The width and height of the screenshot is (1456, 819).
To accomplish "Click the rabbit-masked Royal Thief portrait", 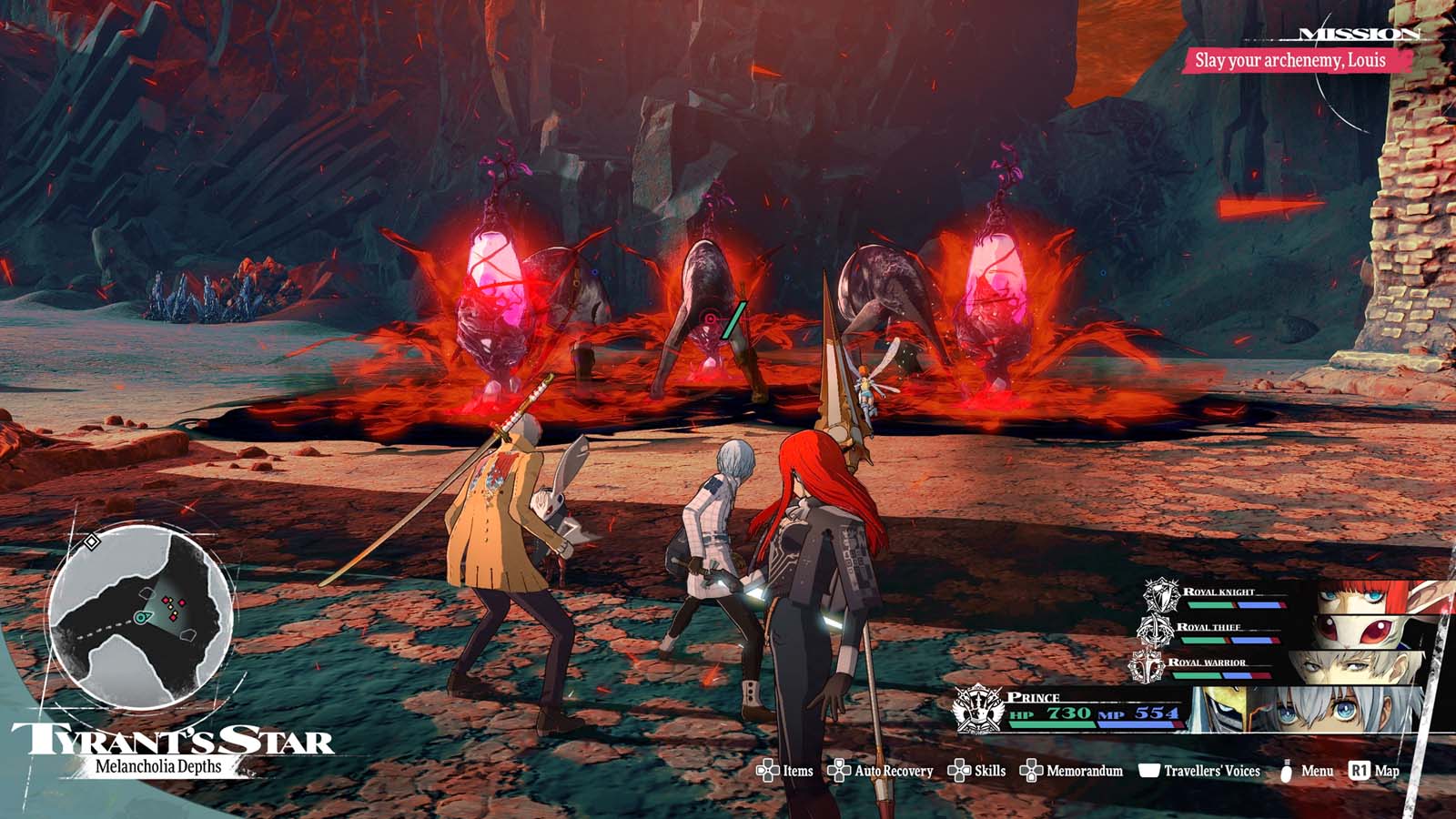I will pos(1356,632).
